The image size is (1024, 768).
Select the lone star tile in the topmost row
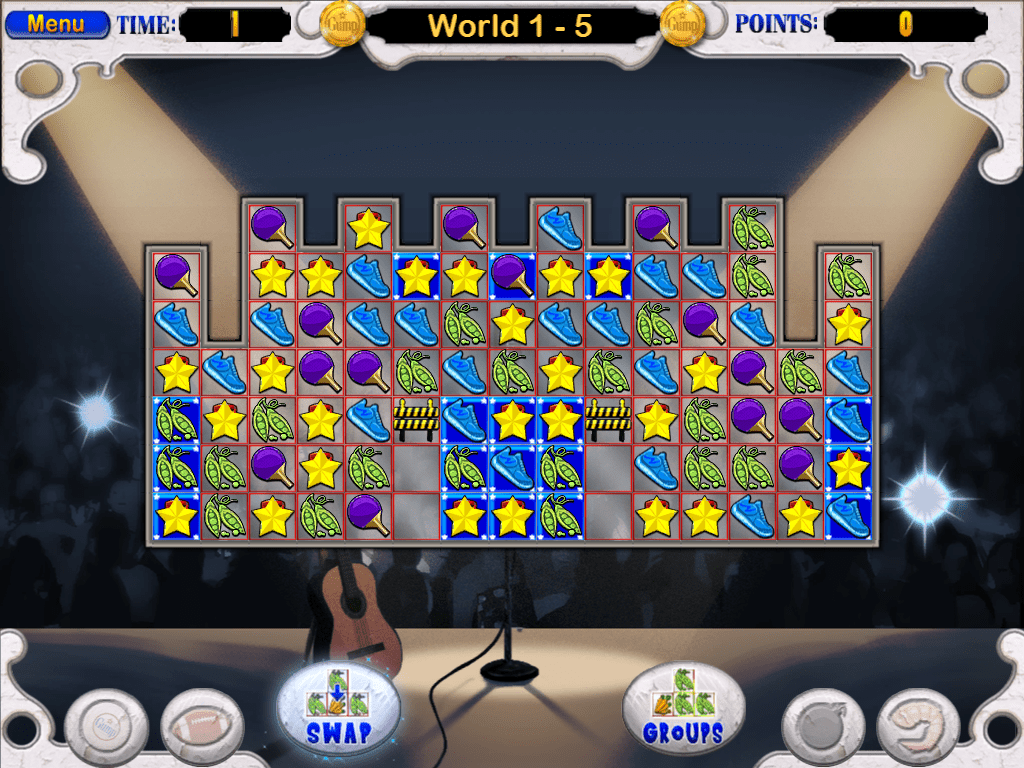(368, 228)
